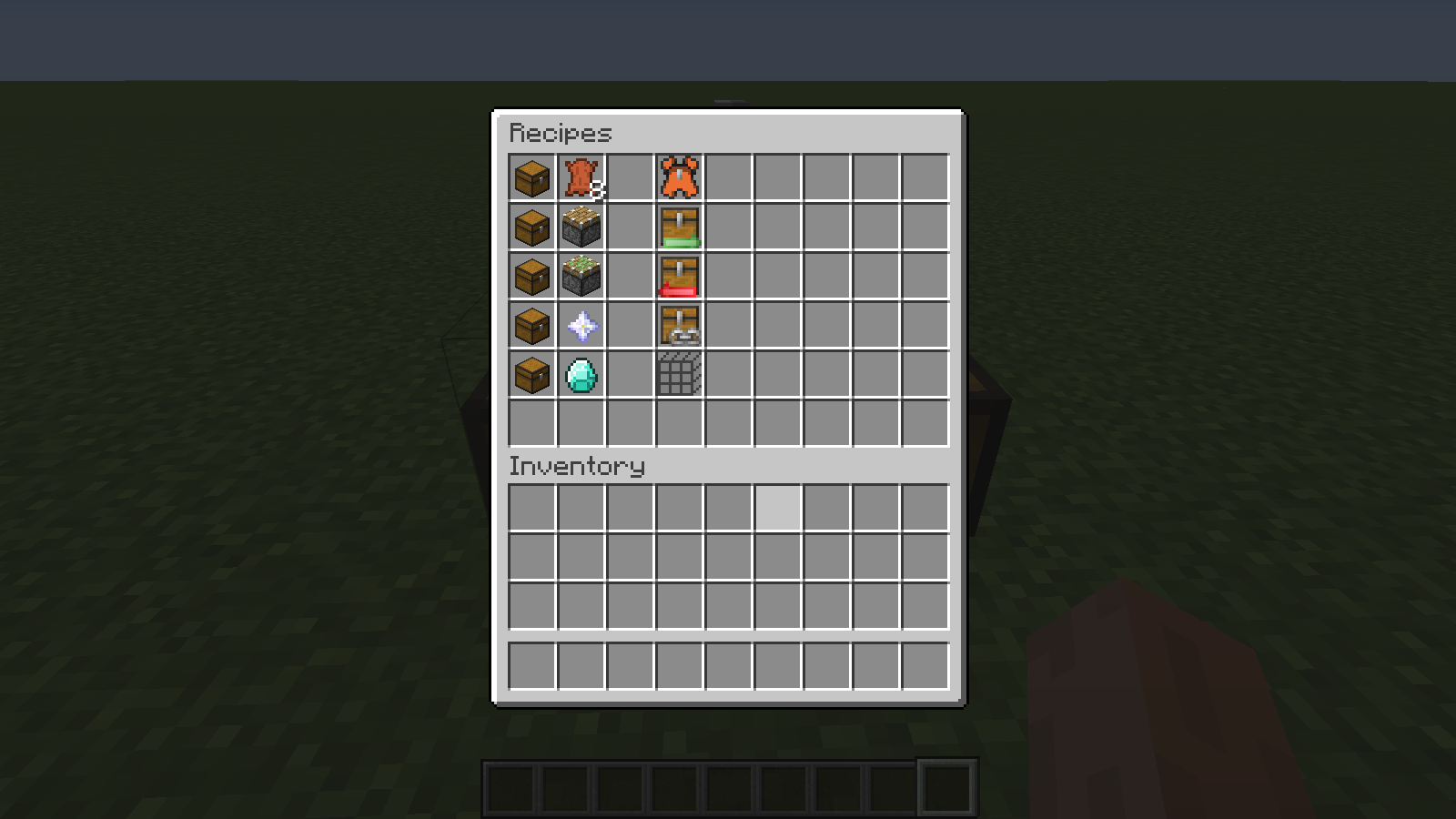
Task: Click the nether star ingredient
Action: pyautogui.click(x=581, y=326)
